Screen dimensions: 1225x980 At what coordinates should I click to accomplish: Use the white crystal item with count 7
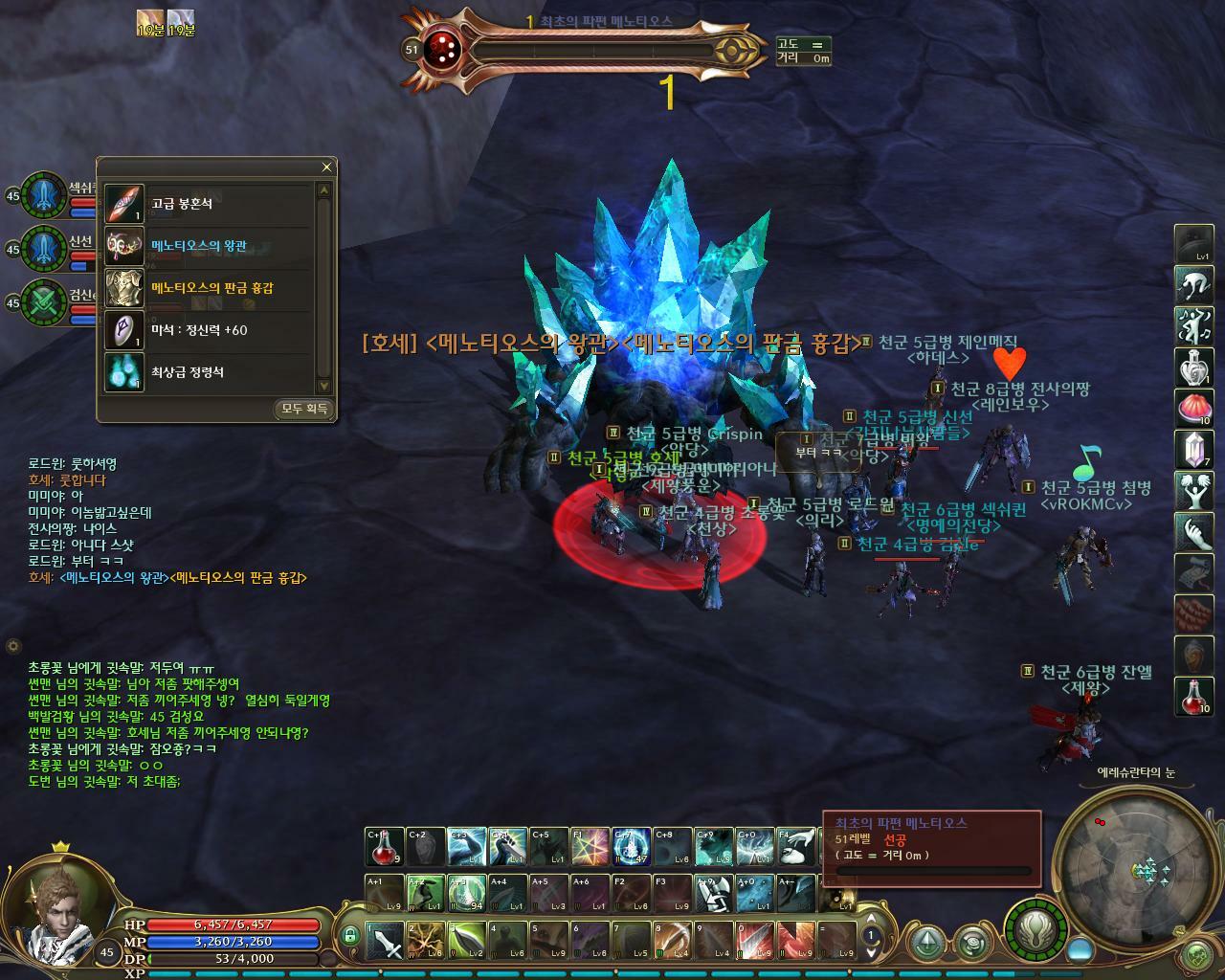pyautogui.click(x=1194, y=449)
